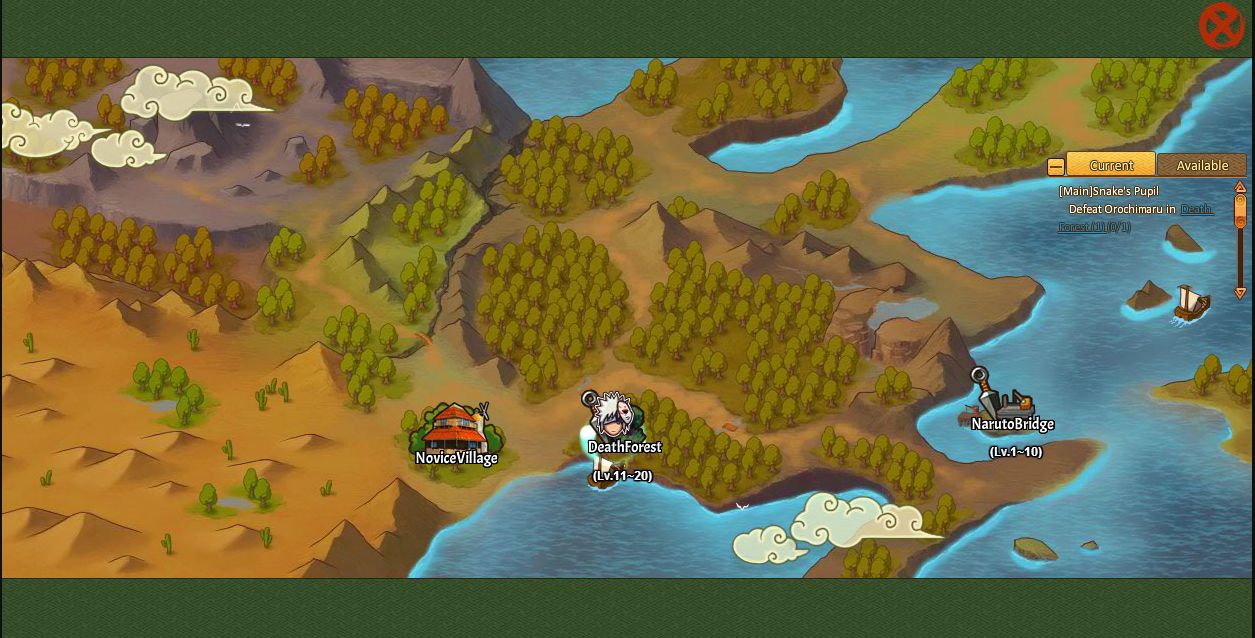Image resolution: width=1255 pixels, height=638 pixels.
Task: Select the Snake's Pupil main quest
Action: [1109, 191]
